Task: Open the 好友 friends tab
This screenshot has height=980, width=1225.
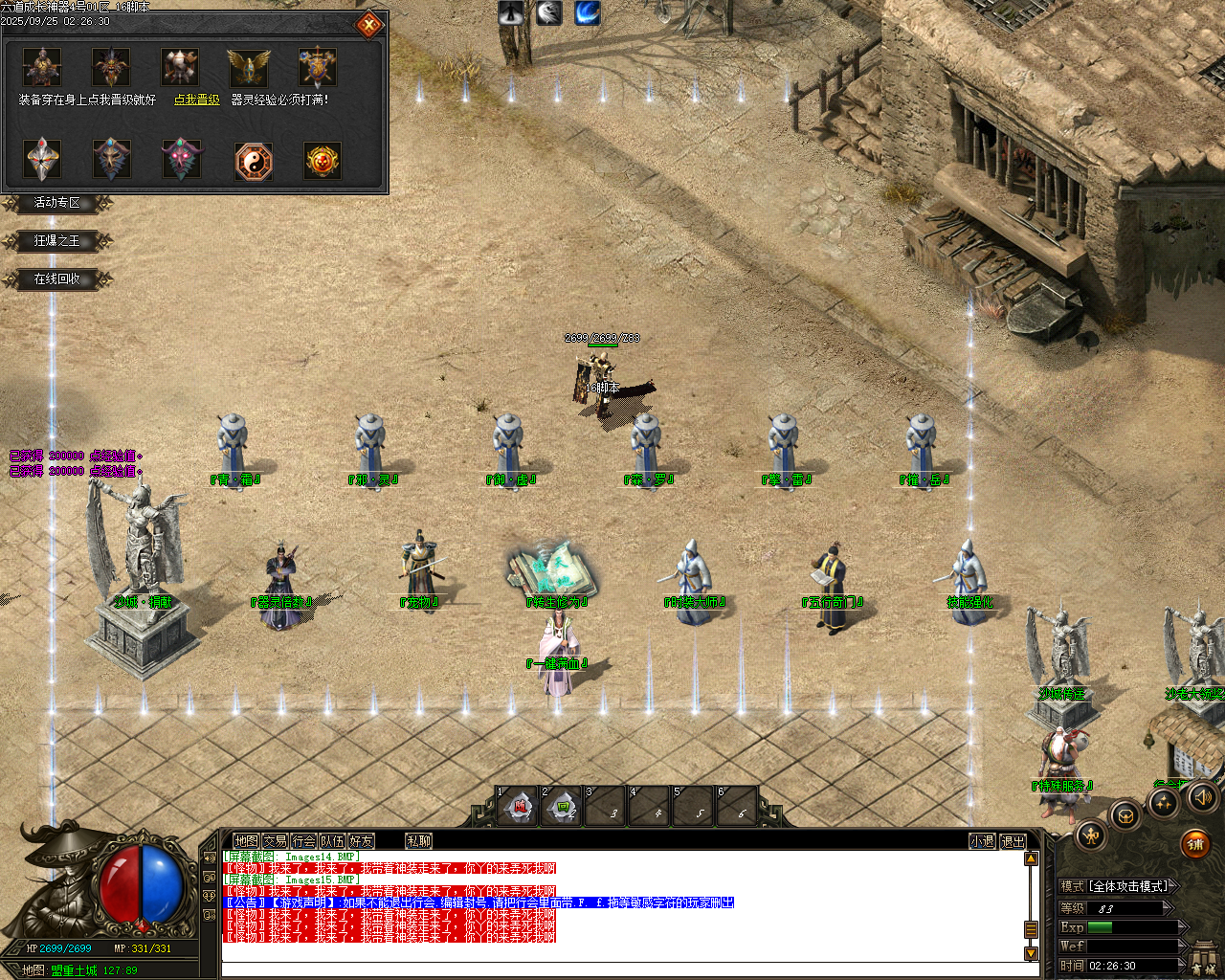Action: pyautogui.click(x=361, y=841)
